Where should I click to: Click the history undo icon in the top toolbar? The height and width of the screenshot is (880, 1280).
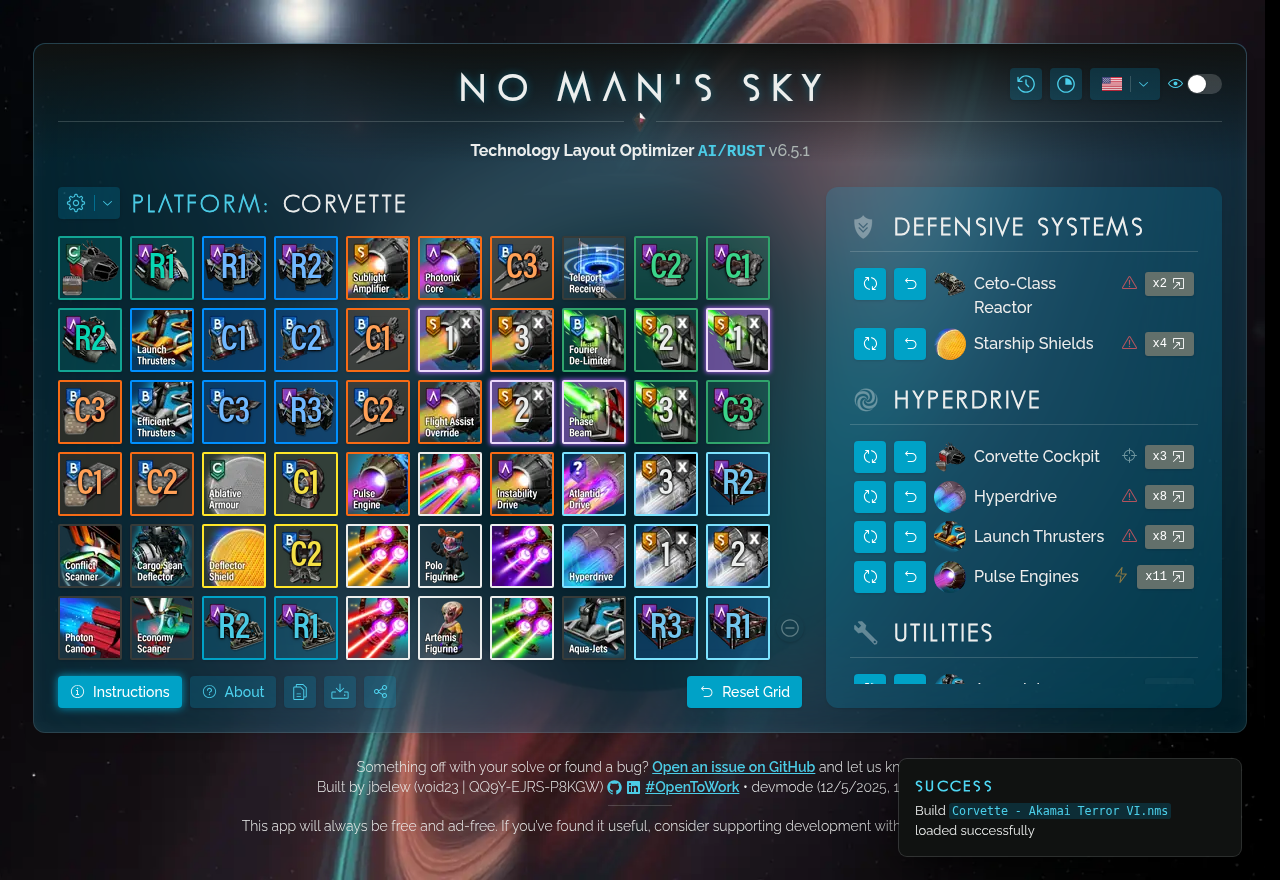(x=1025, y=84)
